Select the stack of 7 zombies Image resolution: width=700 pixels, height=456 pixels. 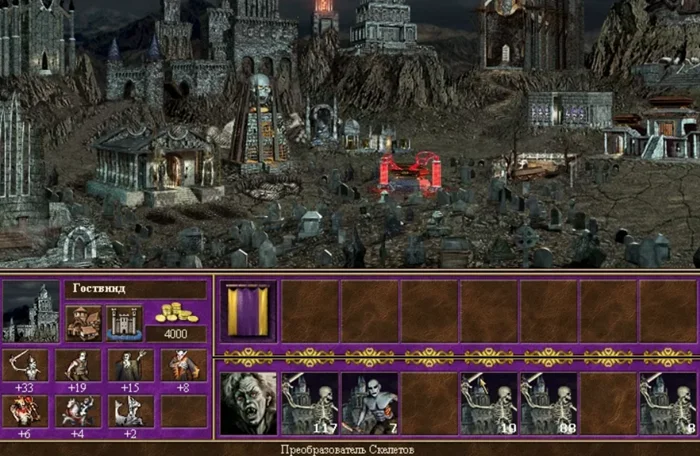point(369,403)
